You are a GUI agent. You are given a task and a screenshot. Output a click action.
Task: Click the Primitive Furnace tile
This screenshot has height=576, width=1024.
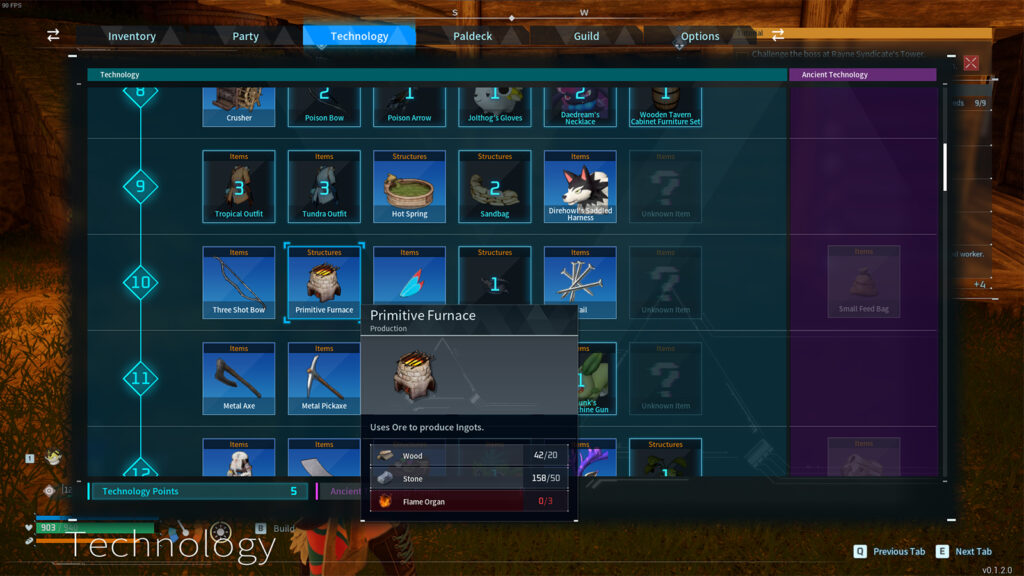[x=324, y=282]
